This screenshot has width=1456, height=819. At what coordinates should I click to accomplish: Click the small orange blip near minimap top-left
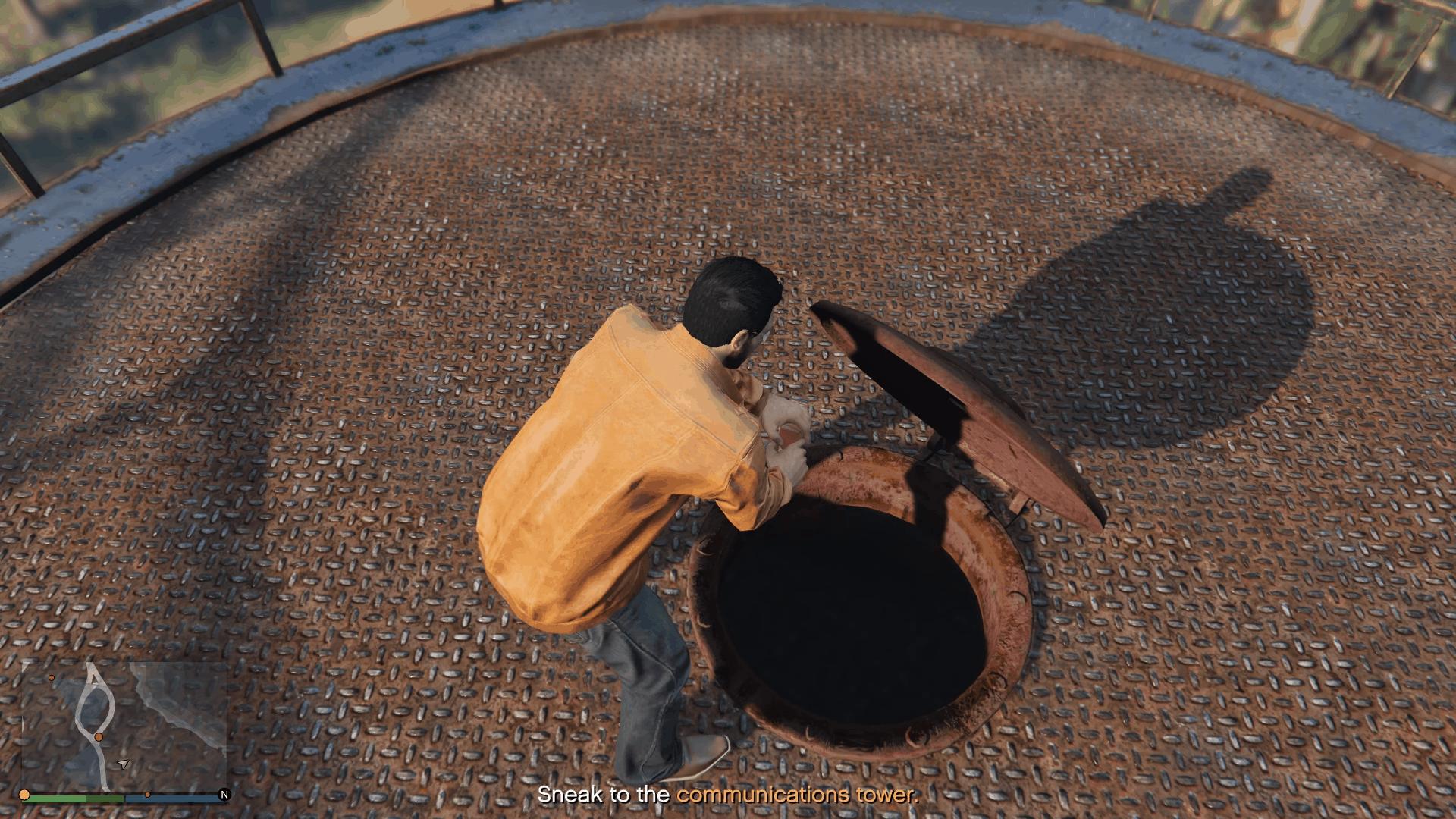point(52,678)
